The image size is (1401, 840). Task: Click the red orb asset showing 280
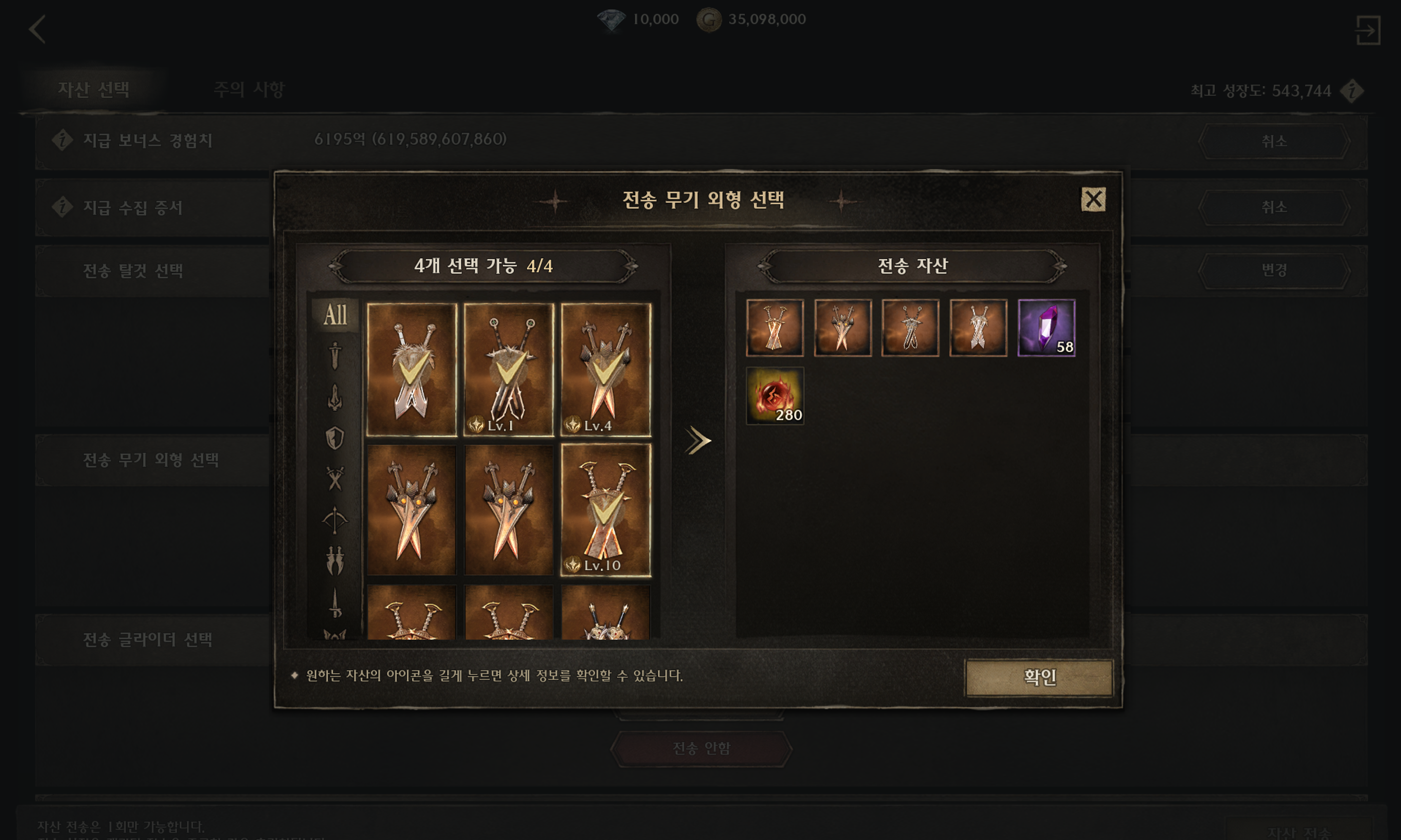tap(775, 396)
